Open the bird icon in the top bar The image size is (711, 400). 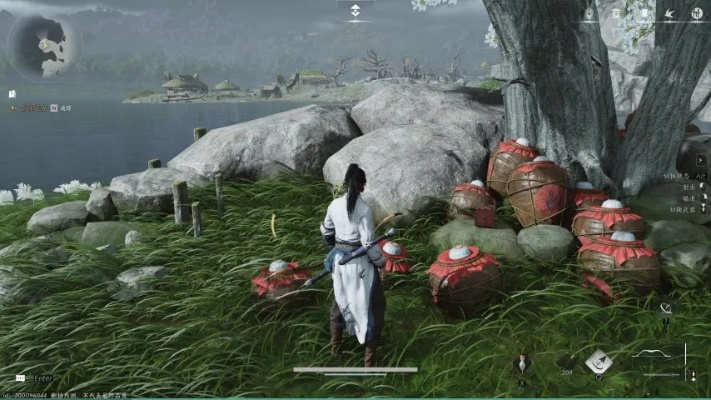(669, 14)
